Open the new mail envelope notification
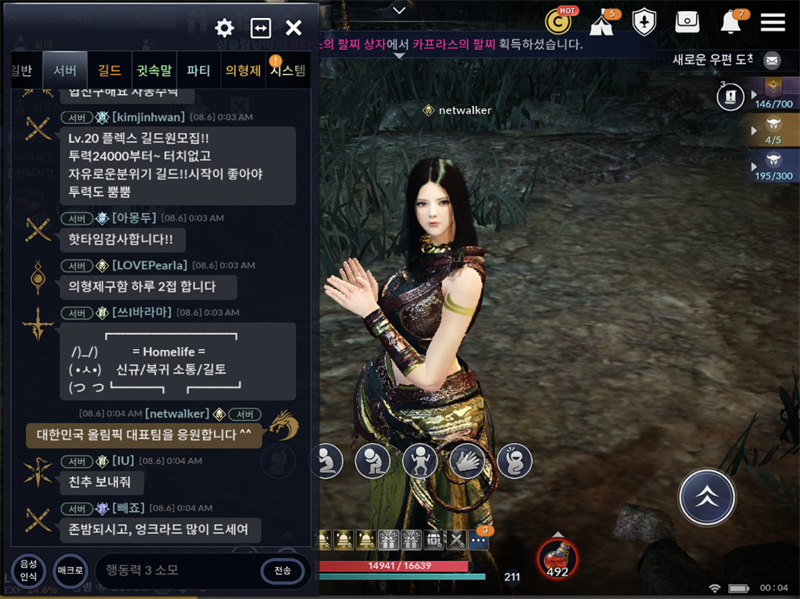The width and height of the screenshot is (800, 599). pos(771,60)
